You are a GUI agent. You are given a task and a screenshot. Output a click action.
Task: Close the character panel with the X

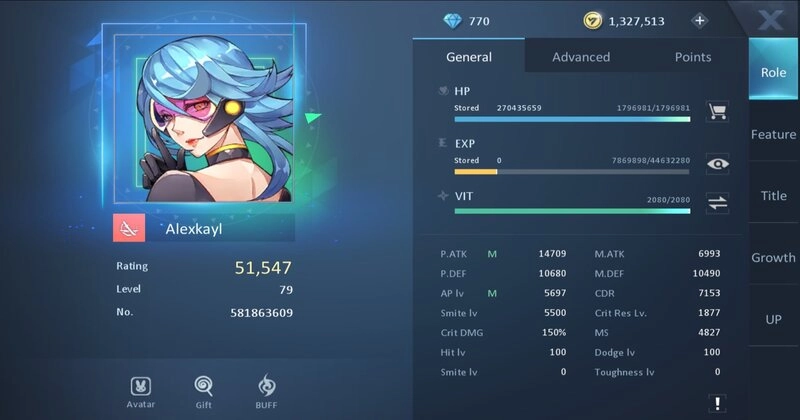(771, 18)
